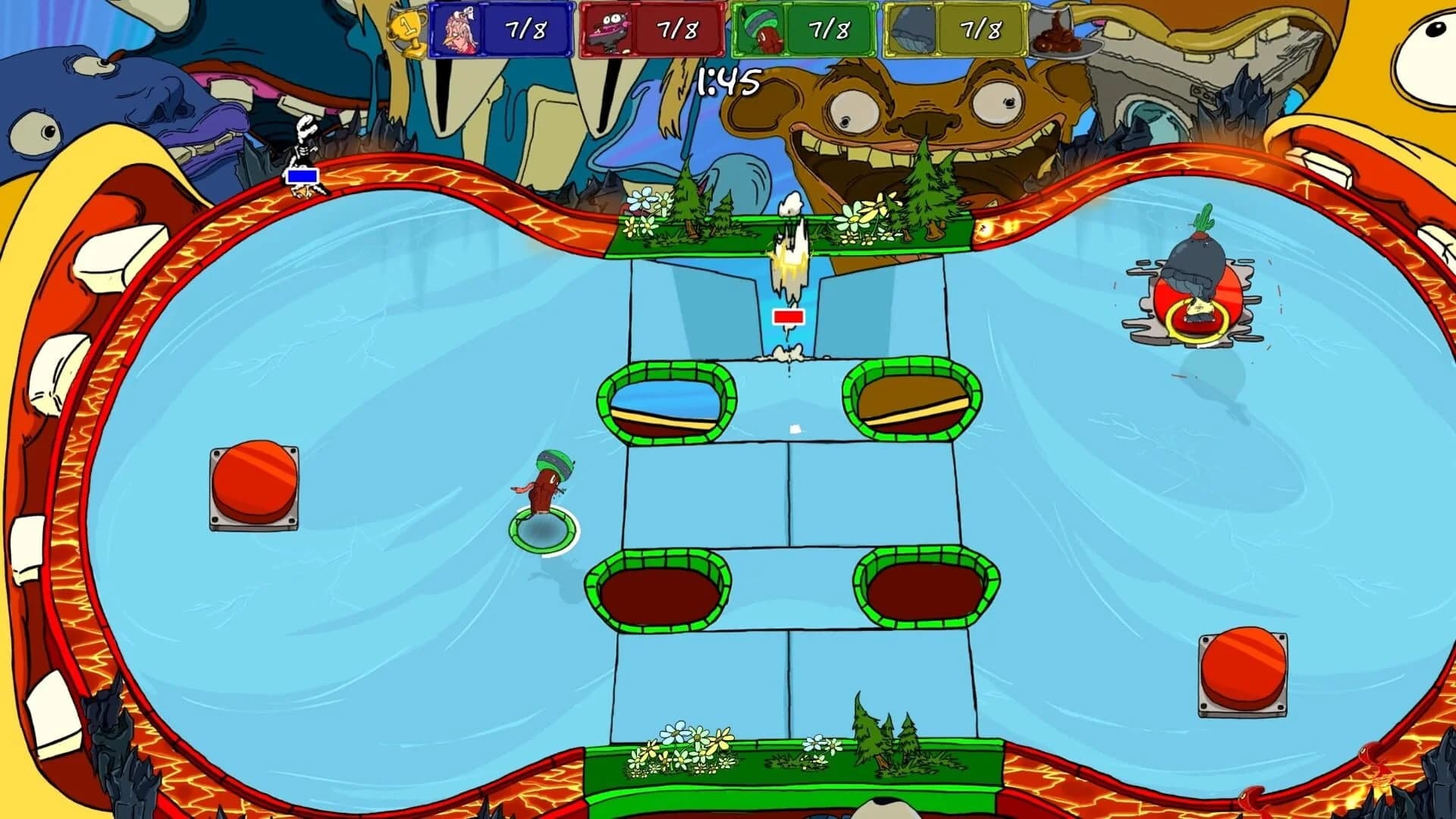This screenshot has height=819, width=1456.
Task: Select the green player's character portrait
Action: 762,30
